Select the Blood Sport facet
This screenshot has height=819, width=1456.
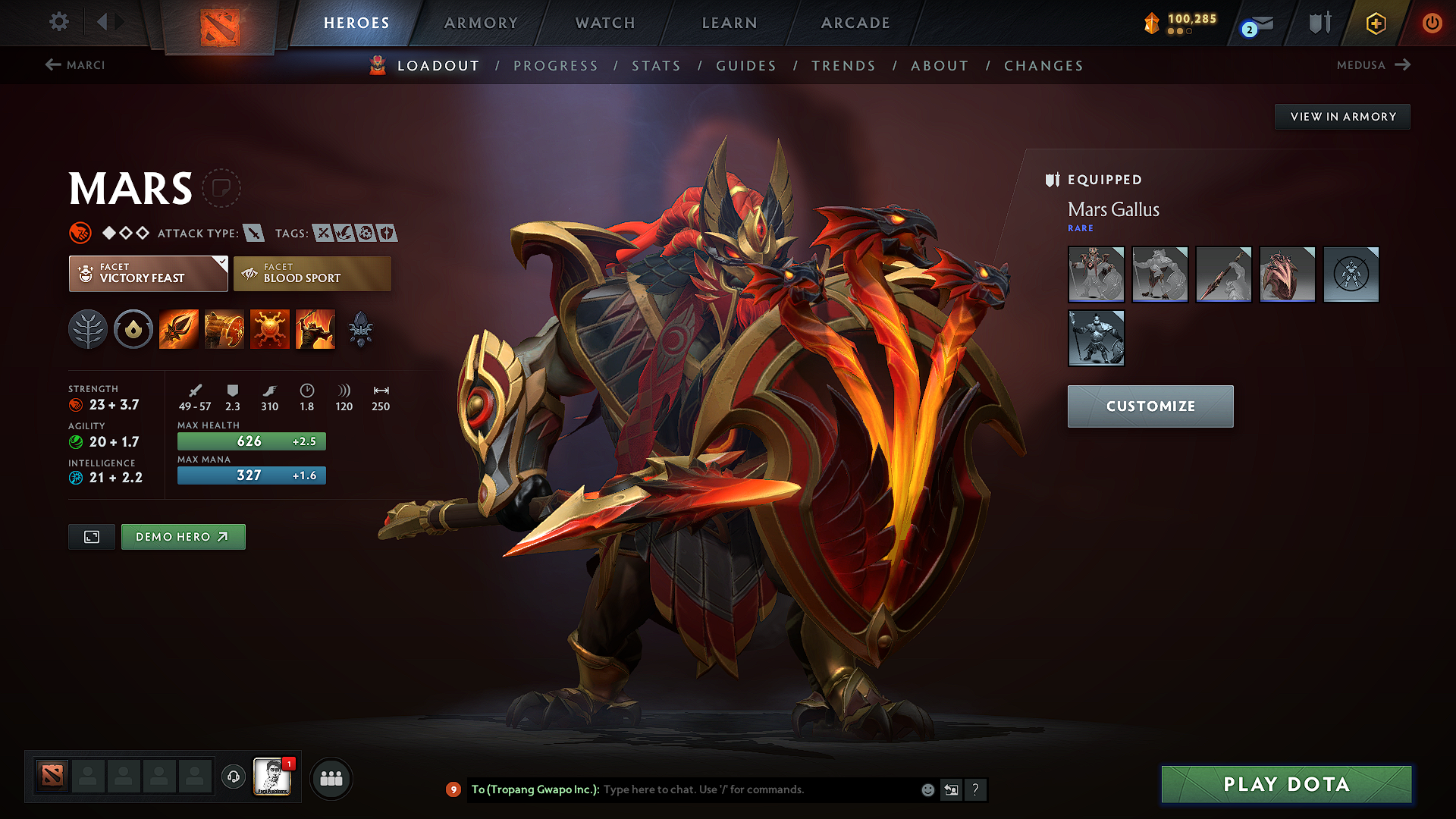tap(311, 274)
